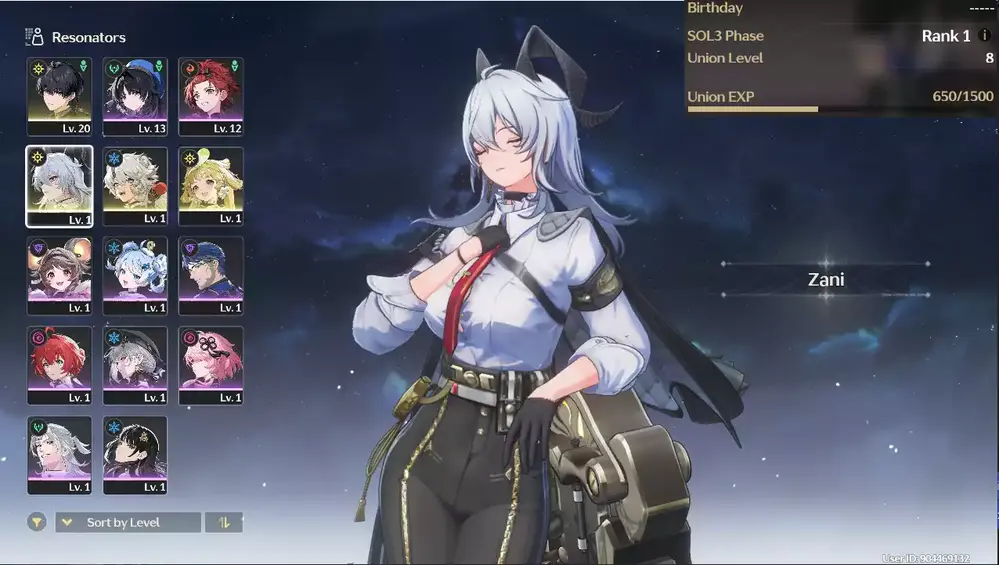
Task: Choose the brown-haired resonator with round ears
Action: 59,276
